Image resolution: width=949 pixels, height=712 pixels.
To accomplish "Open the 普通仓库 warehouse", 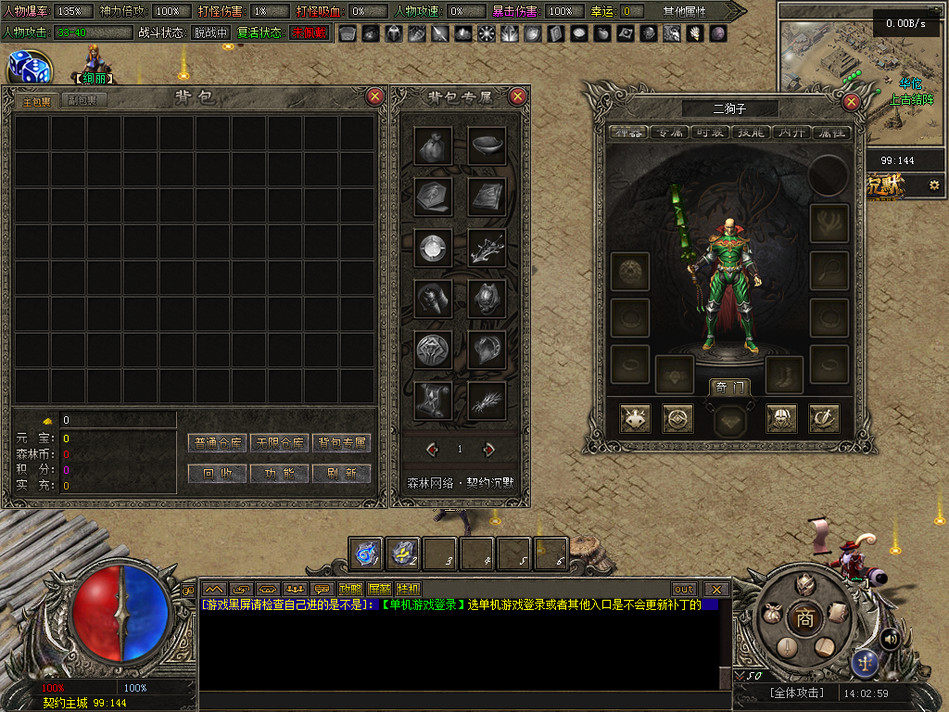I will pyautogui.click(x=217, y=442).
